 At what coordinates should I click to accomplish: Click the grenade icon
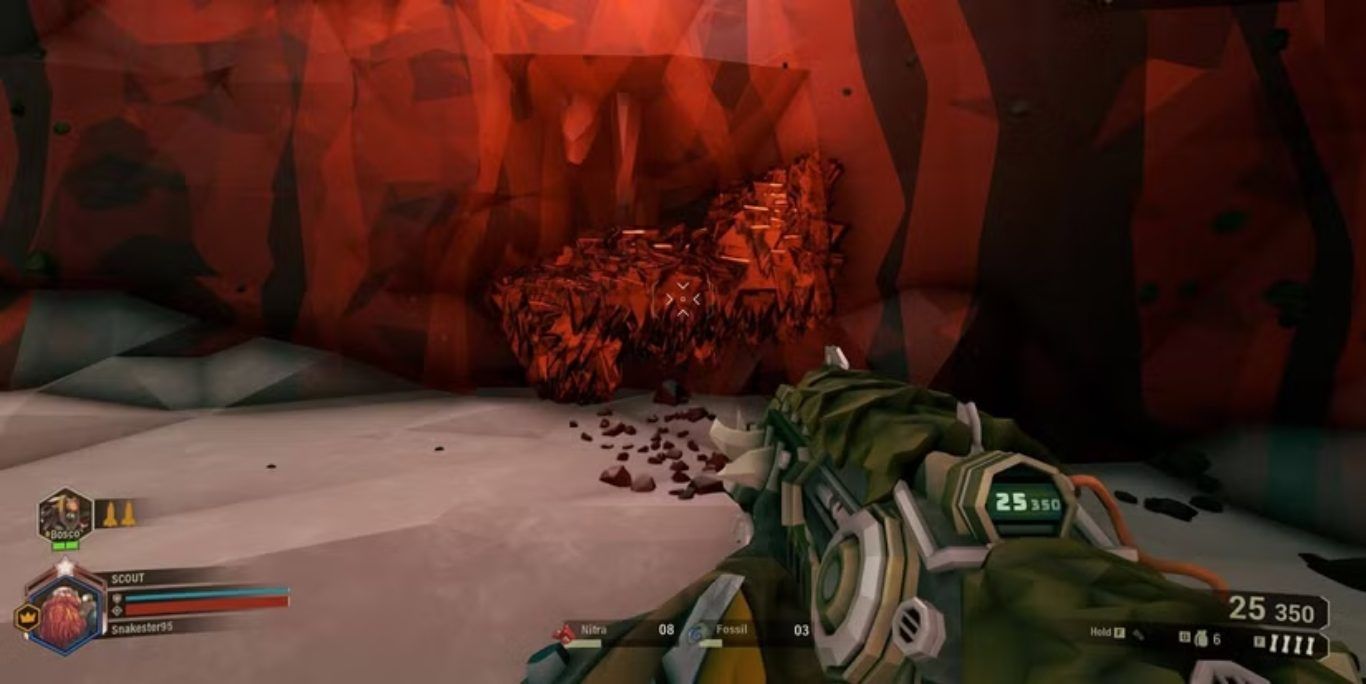tap(1201, 639)
